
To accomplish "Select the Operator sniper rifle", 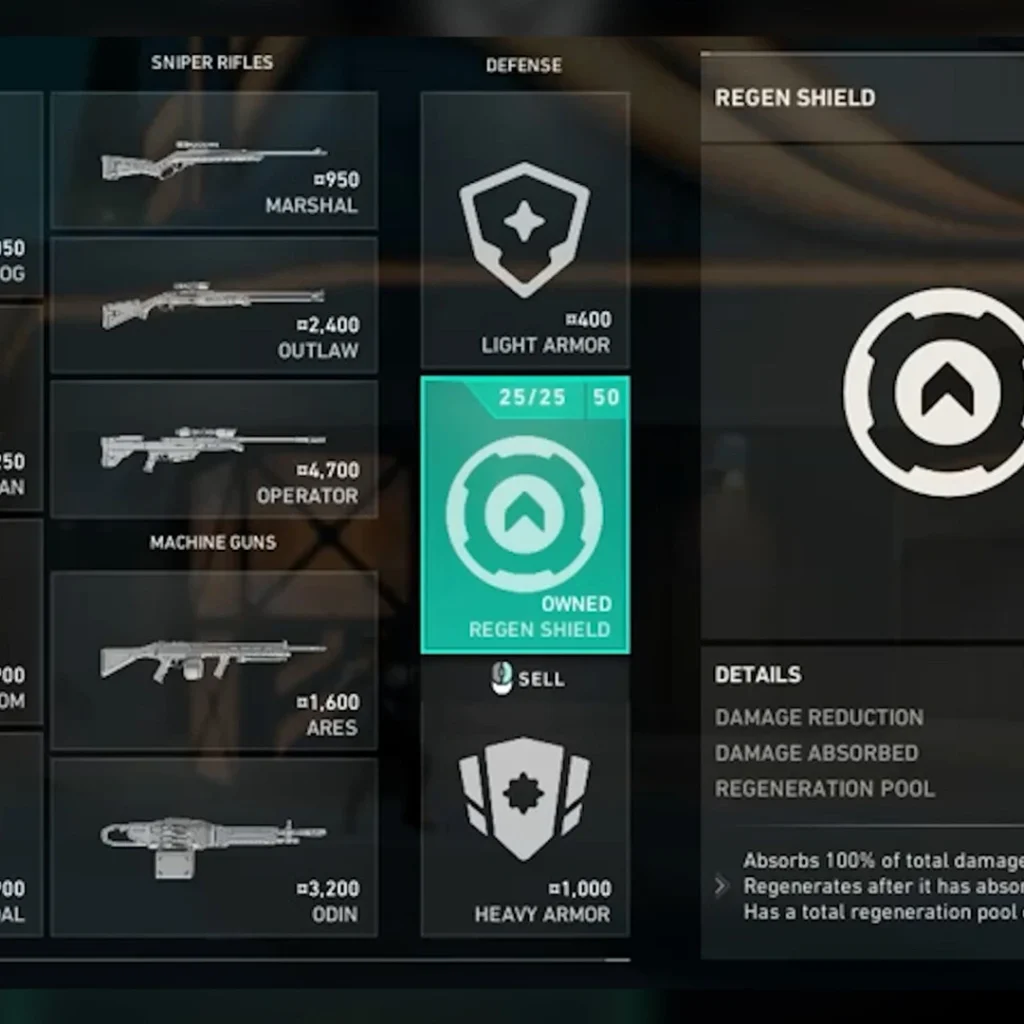I will [x=214, y=450].
